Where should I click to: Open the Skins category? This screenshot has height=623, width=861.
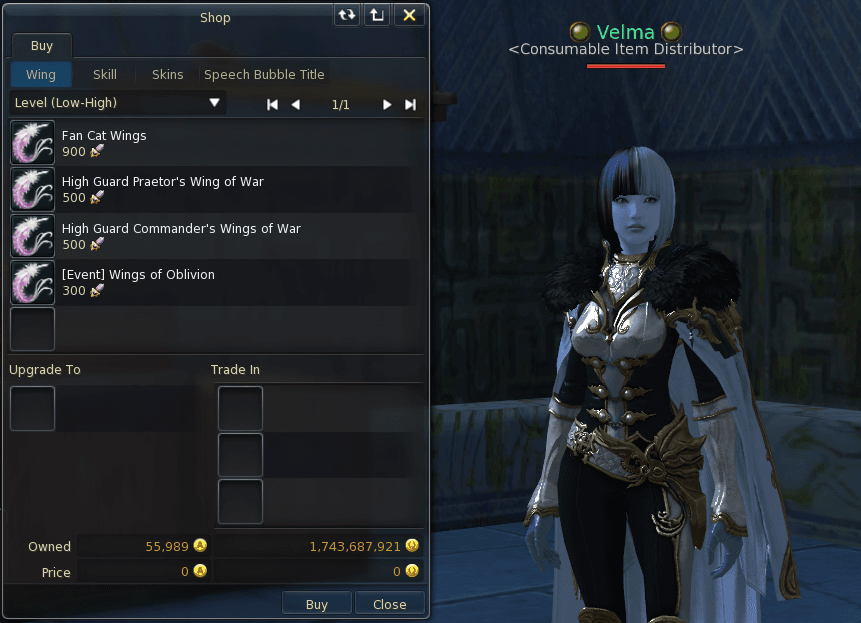[168, 75]
